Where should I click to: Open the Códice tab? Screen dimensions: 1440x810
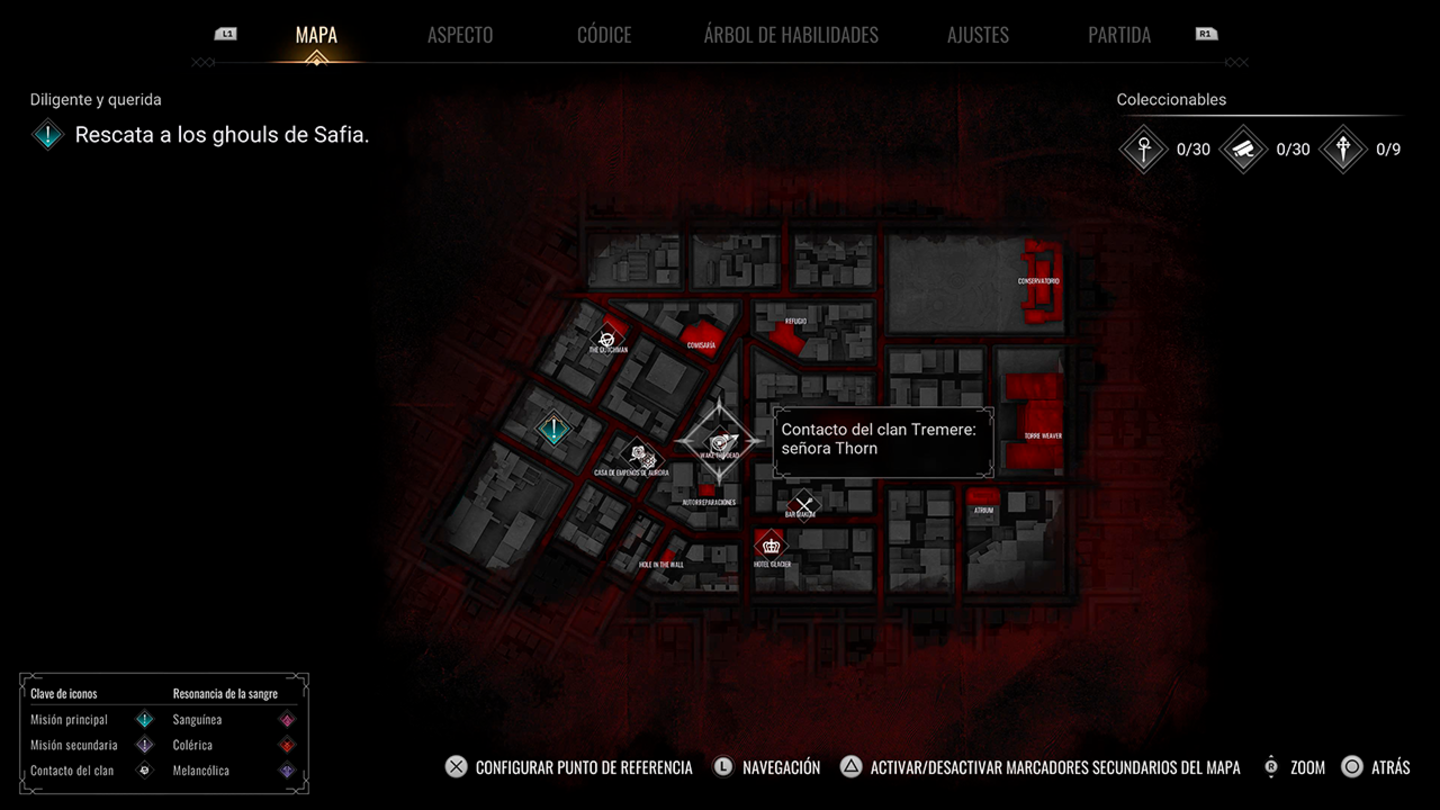(x=604, y=35)
